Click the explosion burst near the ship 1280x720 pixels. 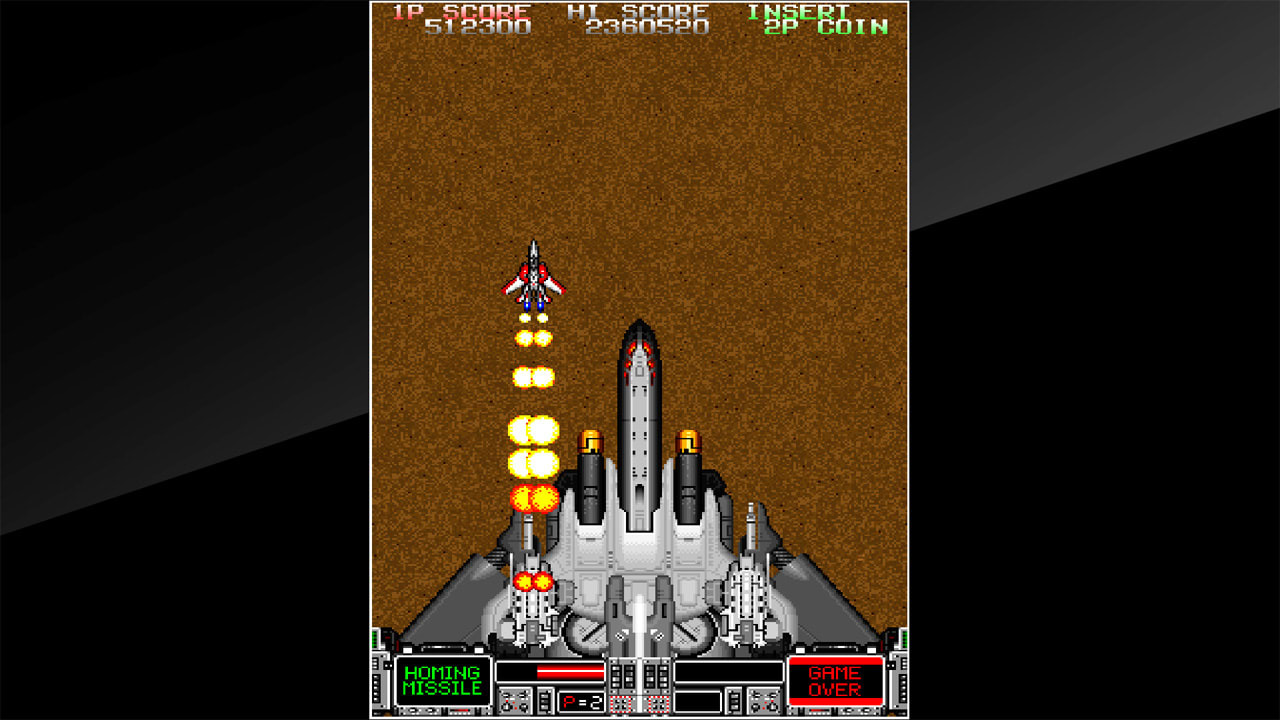(x=532, y=581)
